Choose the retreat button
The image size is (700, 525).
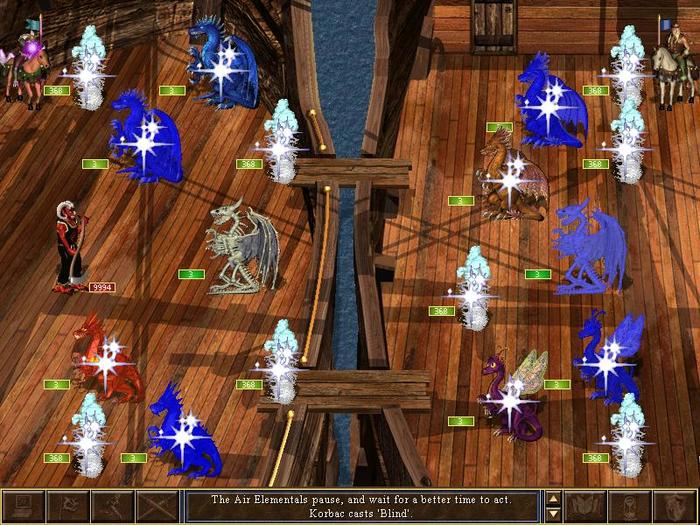[113, 507]
